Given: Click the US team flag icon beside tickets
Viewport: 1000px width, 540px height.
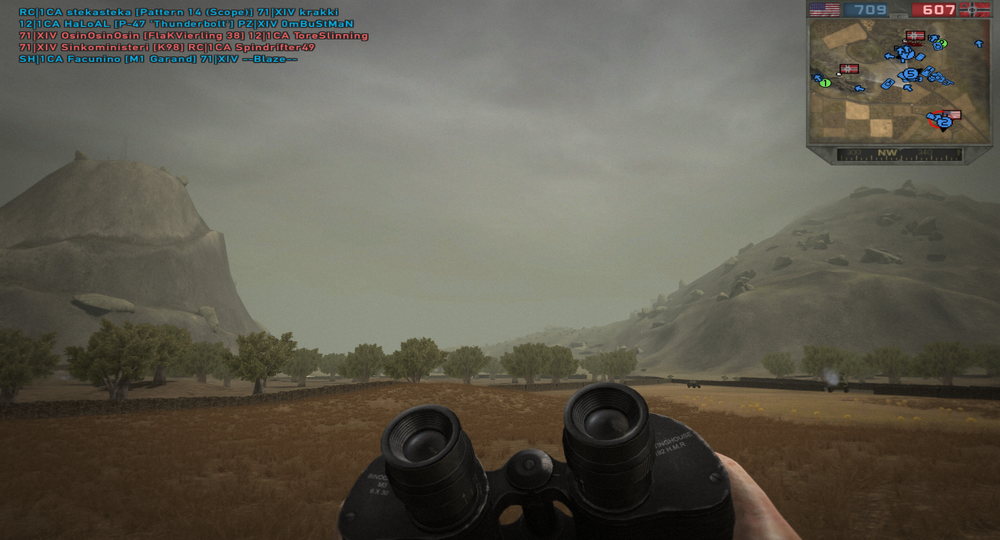Looking at the screenshot, I should tap(824, 10).
